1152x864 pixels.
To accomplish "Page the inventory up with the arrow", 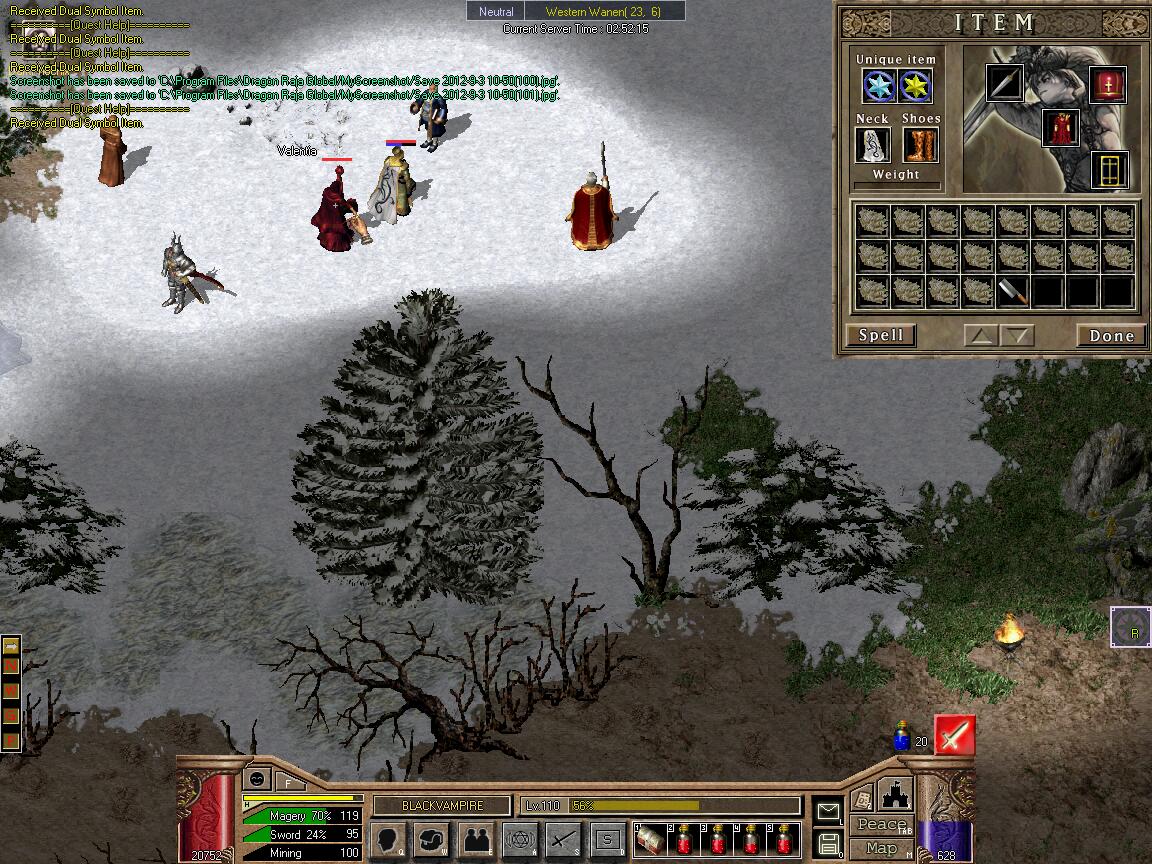I will point(982,336).
